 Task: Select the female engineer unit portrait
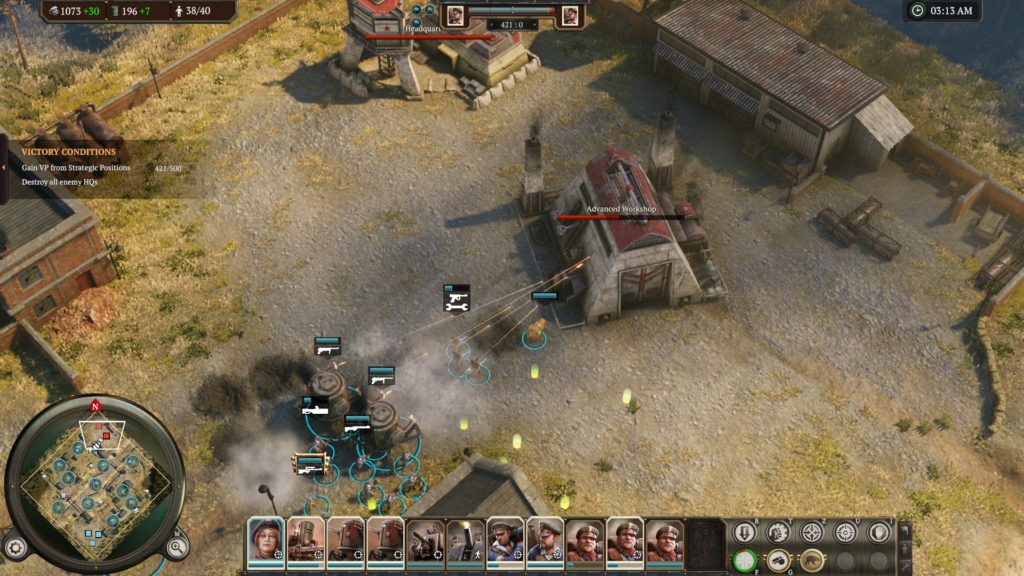coord(266,539)
